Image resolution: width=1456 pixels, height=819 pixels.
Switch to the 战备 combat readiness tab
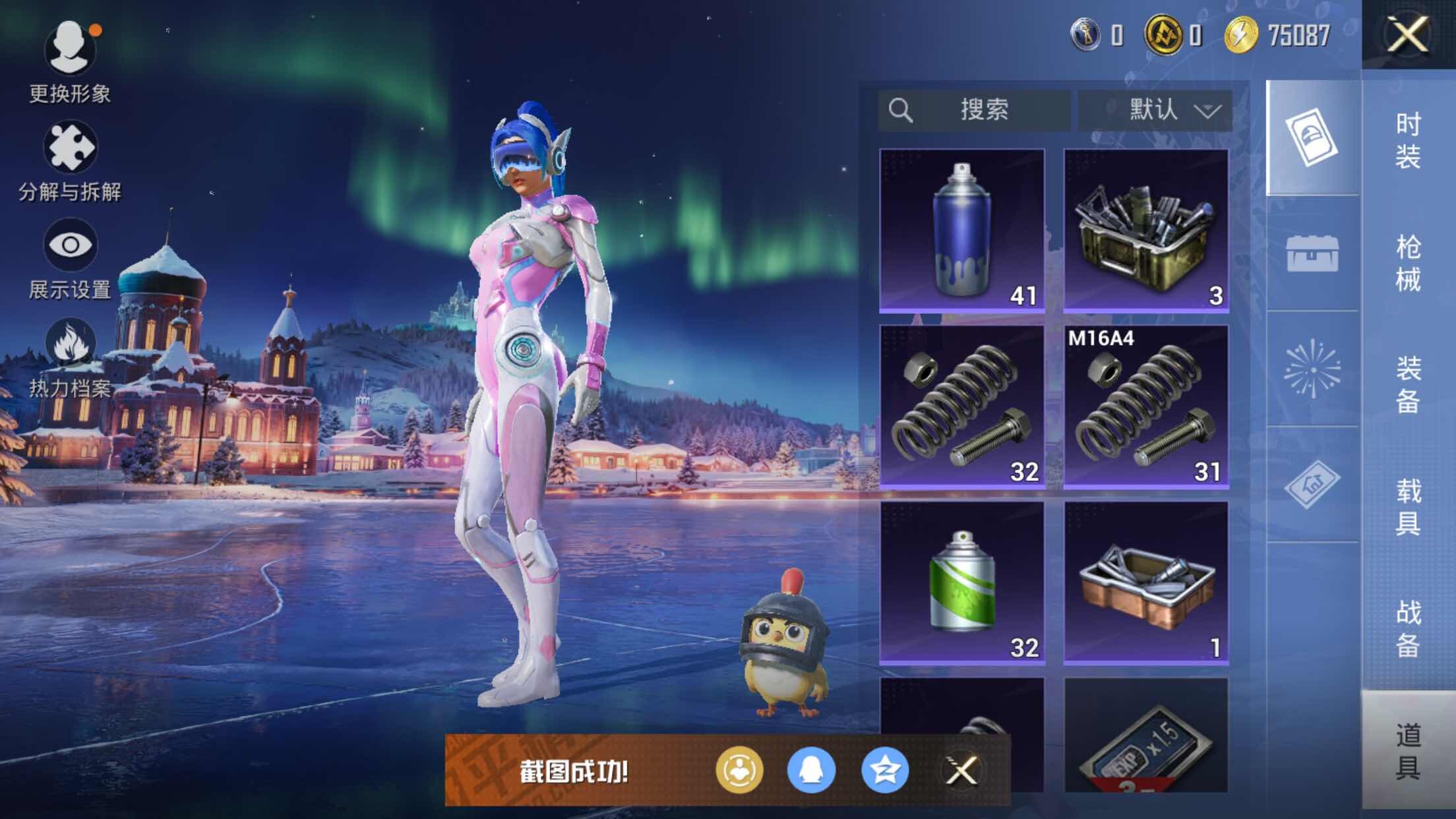1408,628
